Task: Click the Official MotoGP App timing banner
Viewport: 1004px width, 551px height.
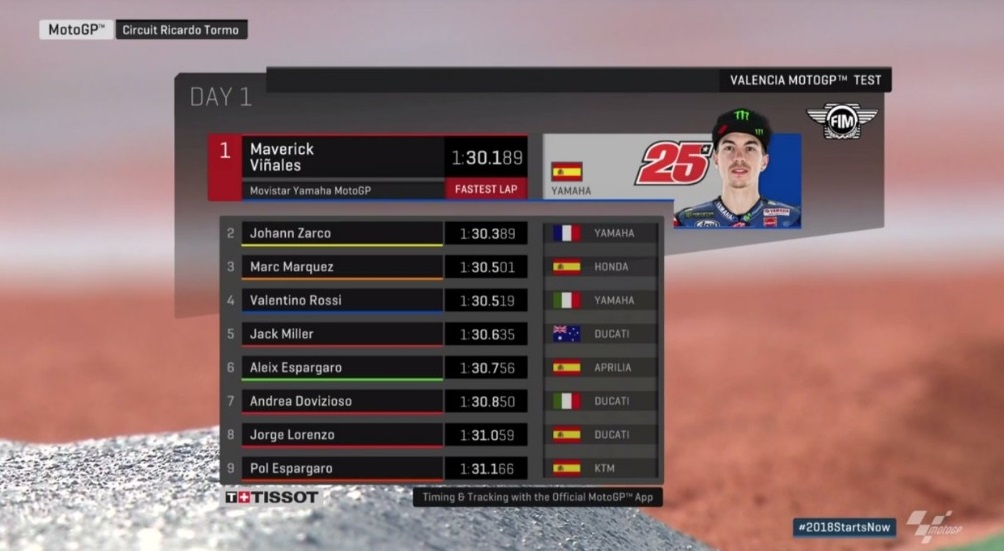Action: (x=537, y=496)
